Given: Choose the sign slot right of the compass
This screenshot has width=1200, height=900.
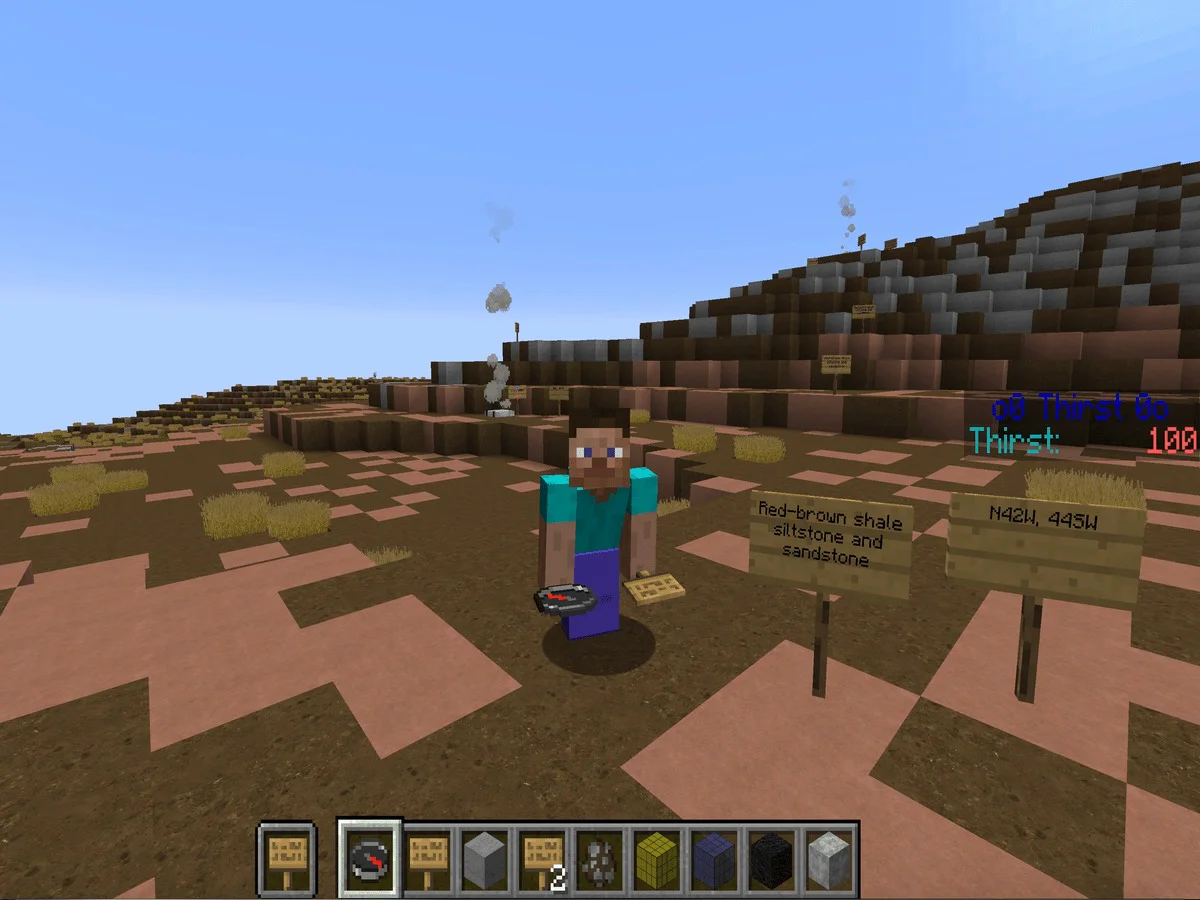Looking at the screenshot, I should click(428, 859).
